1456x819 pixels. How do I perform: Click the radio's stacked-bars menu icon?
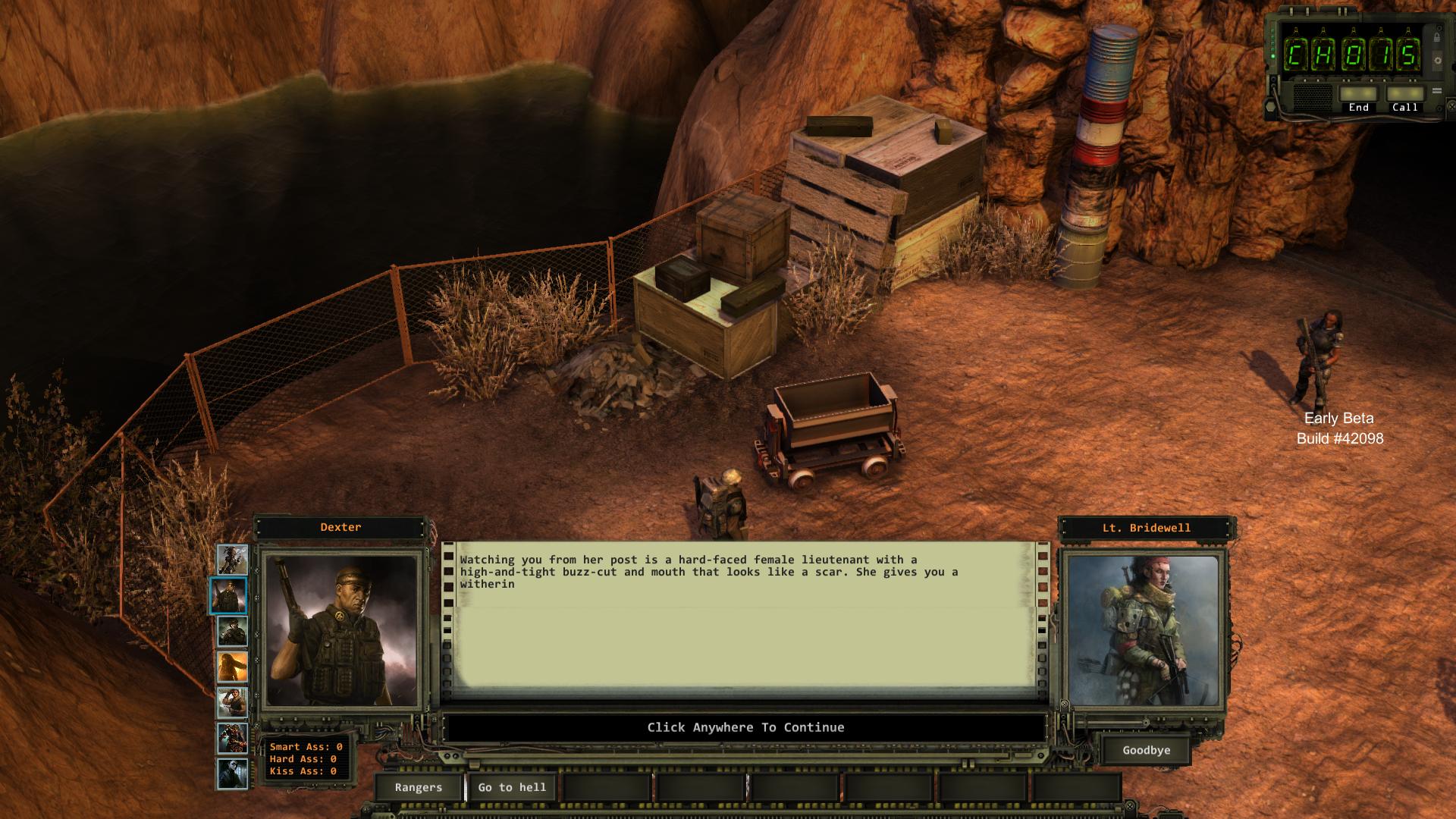pos(1436,91)
